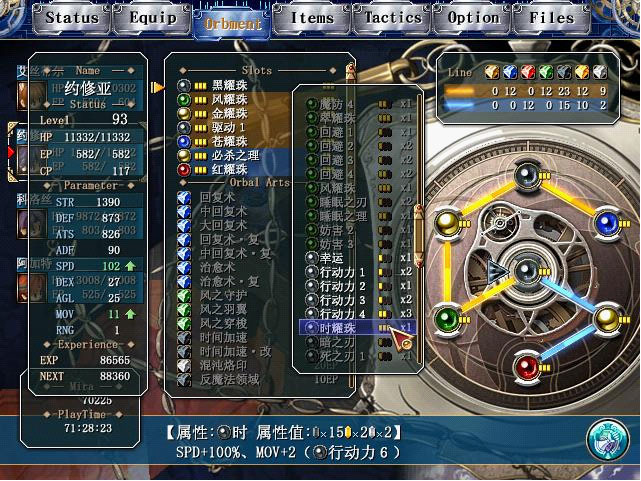Select the Orbment tab
Viewport: 641px width, 481px height.
232,20
